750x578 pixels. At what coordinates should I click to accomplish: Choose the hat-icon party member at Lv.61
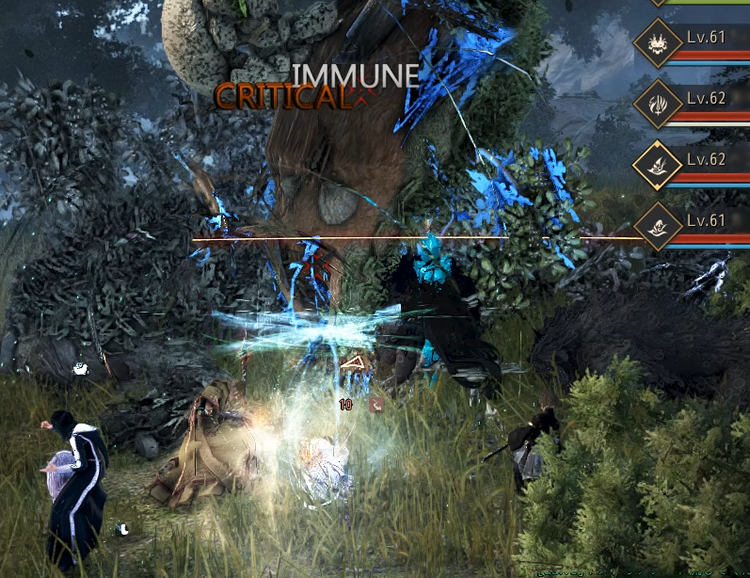click(x=658, y=225)
